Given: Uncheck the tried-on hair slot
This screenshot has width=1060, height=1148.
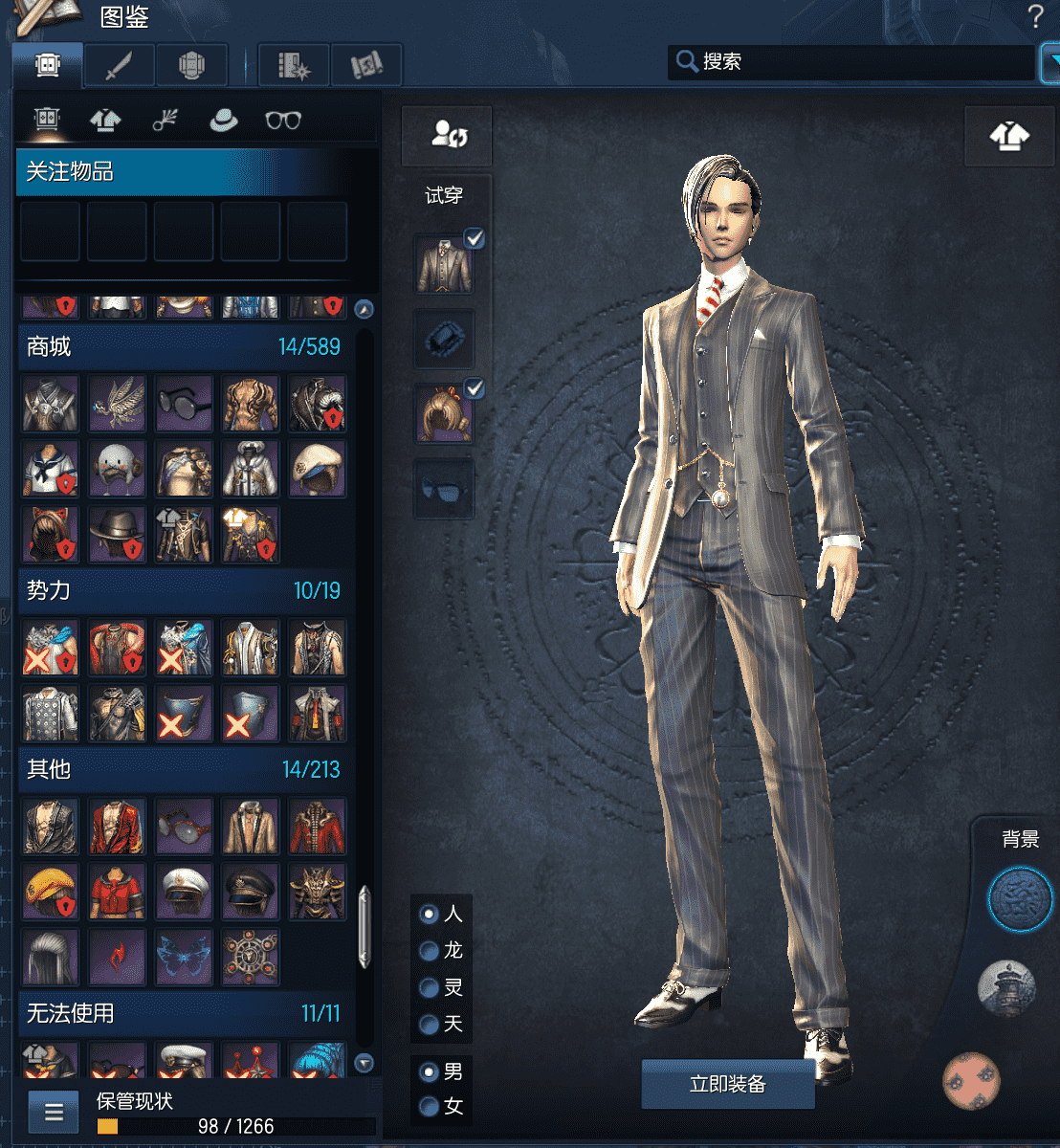Looking at the screenshot, I should [474, 388].
